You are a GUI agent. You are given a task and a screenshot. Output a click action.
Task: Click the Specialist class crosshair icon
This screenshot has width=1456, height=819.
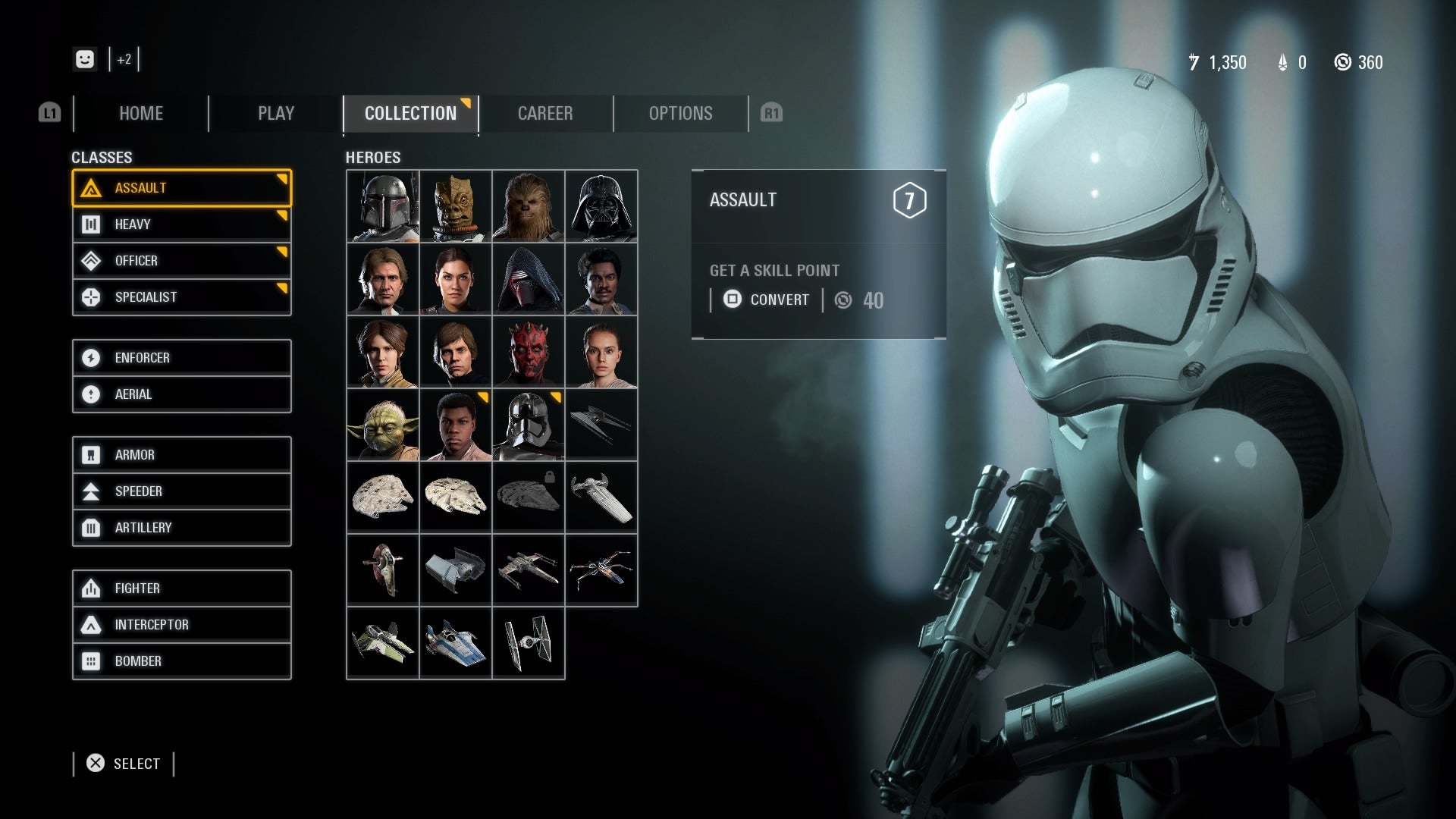pyautogui.click(x=93, y=297)
